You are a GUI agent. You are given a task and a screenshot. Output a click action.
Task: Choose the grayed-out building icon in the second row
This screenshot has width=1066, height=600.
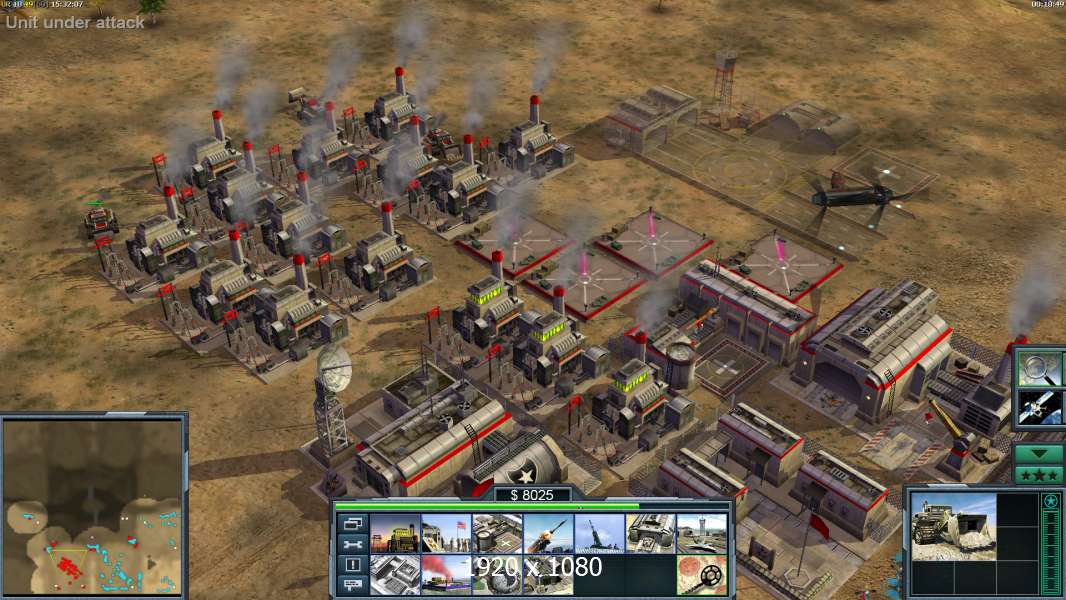coord(395,575)
